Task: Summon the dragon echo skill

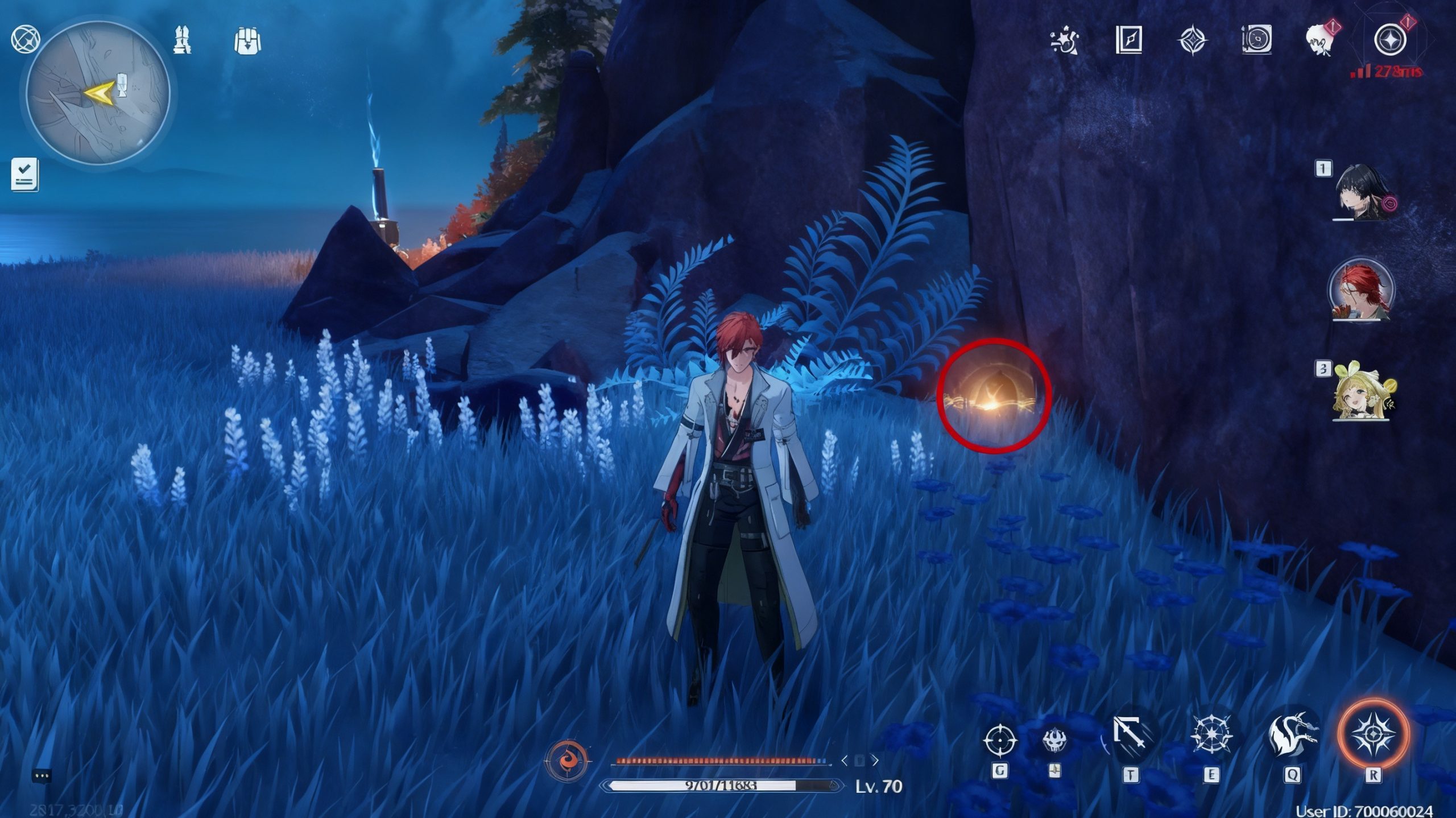Action: 1292,734
